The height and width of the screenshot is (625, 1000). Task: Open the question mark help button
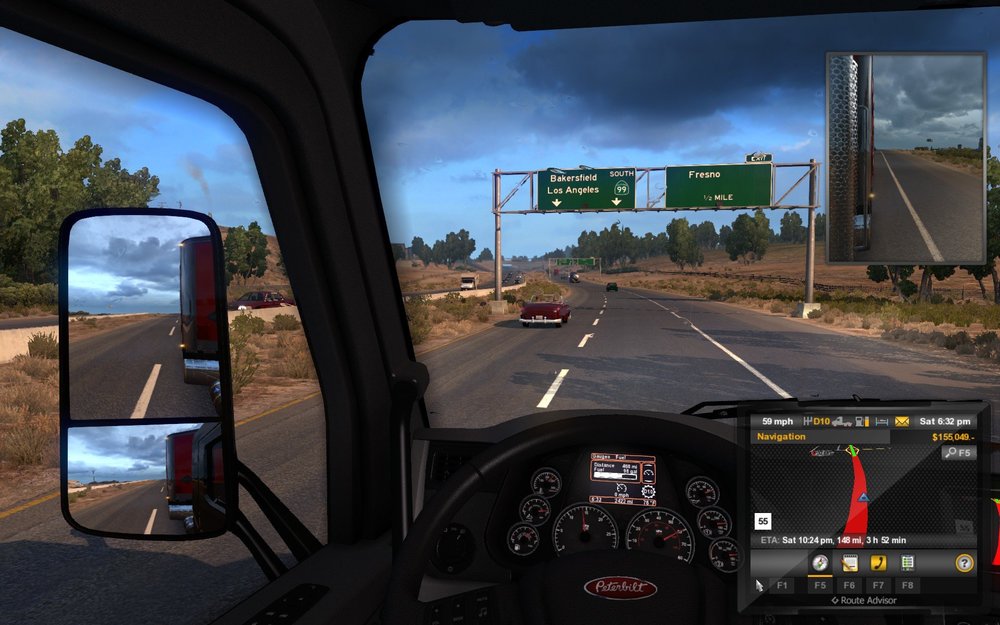964,563
